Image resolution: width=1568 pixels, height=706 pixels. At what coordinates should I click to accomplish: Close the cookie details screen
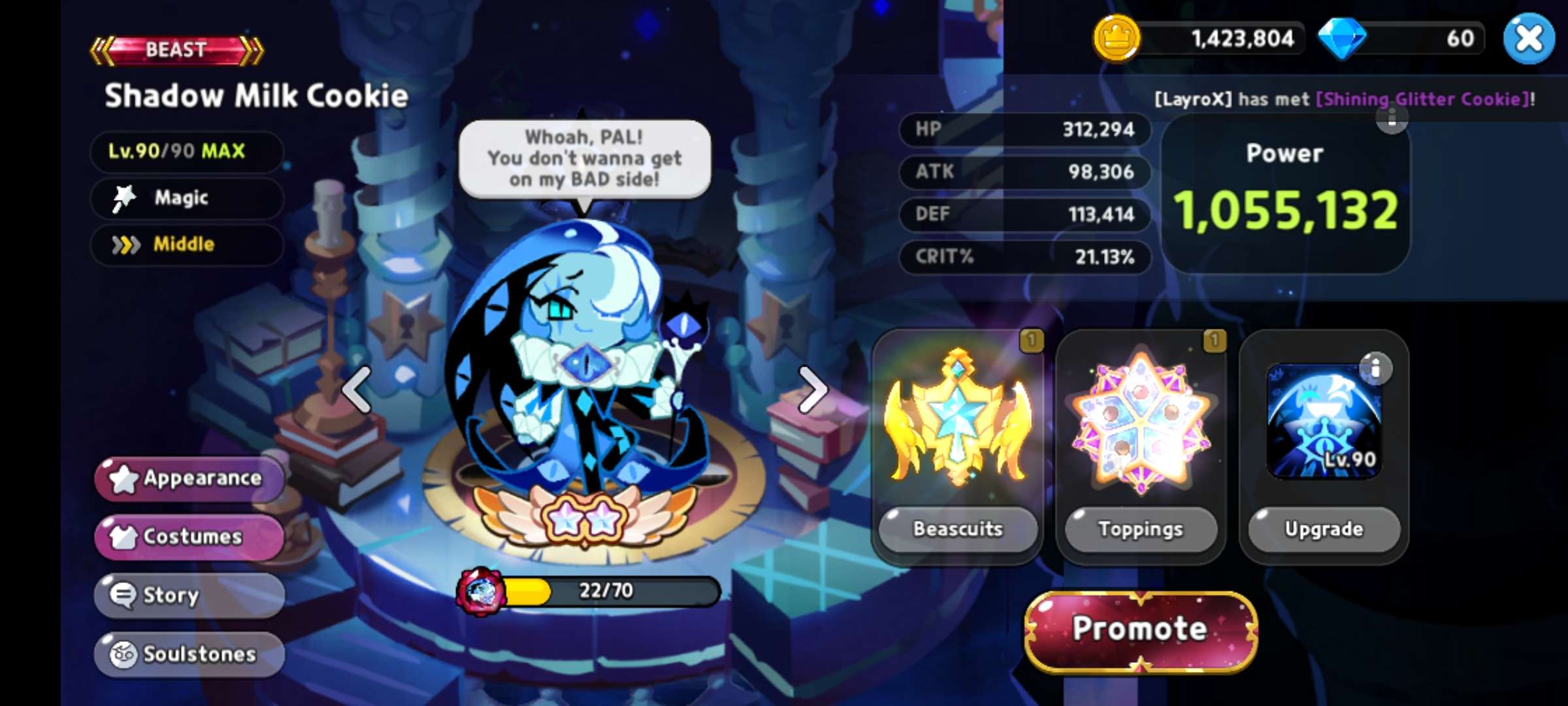[x=1528, y=39]
